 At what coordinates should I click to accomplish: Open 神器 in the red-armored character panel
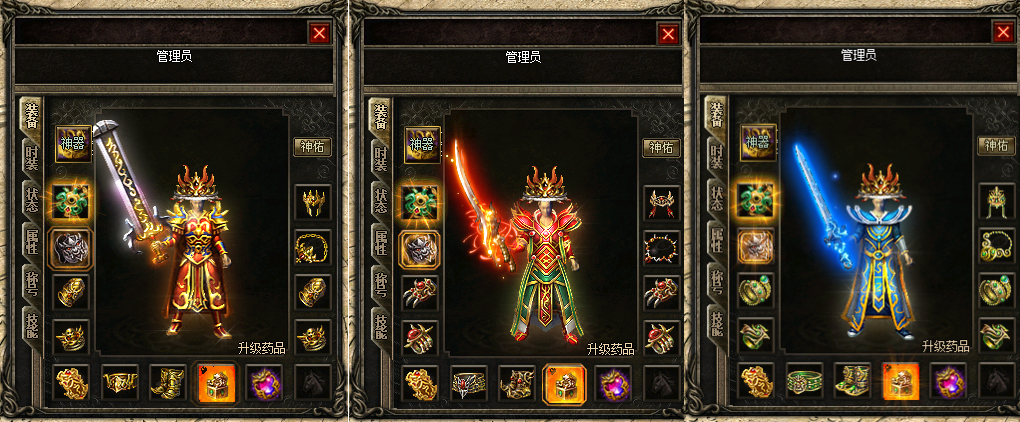tap(422, 144)
